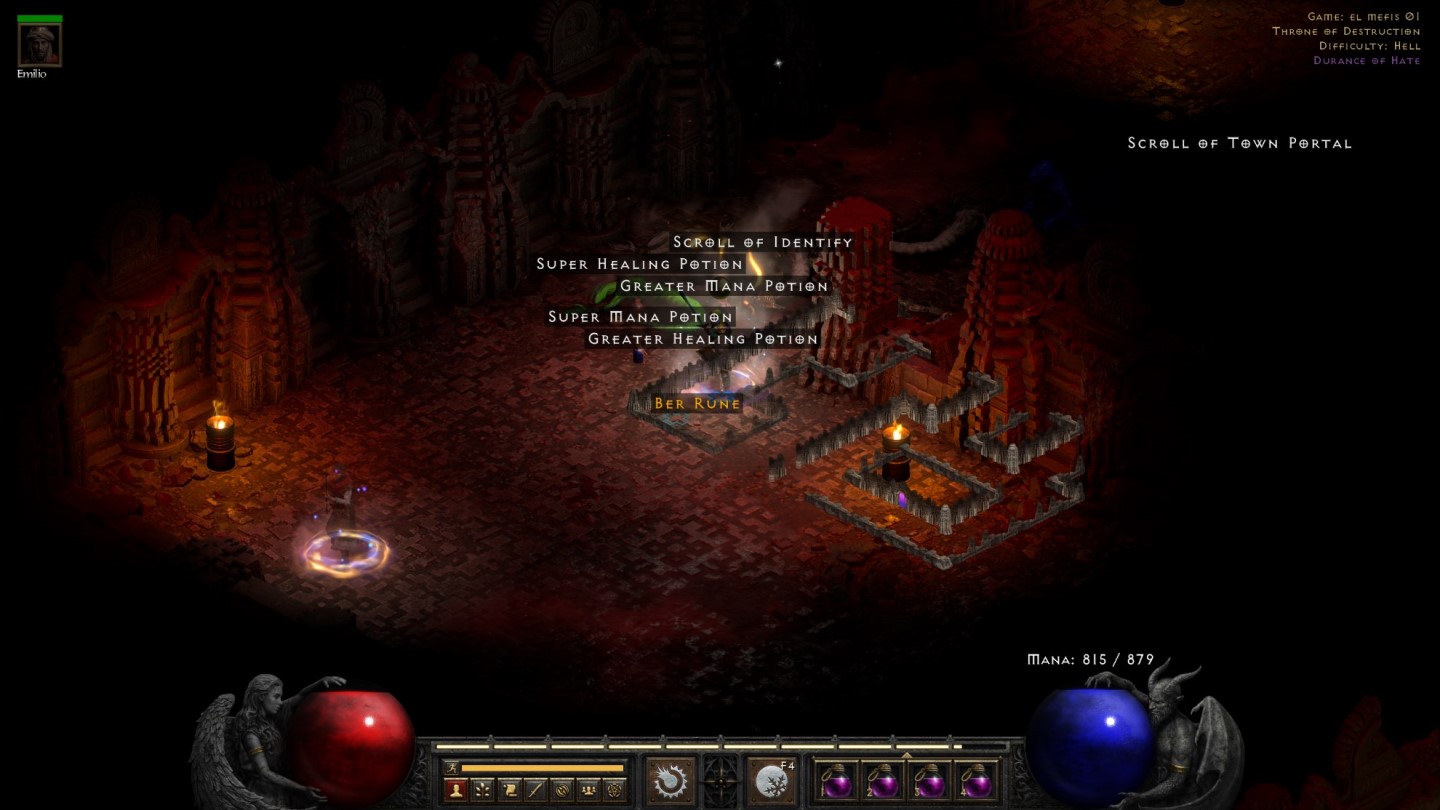Click Emilio's mercenary portrait

click(40, 45)
